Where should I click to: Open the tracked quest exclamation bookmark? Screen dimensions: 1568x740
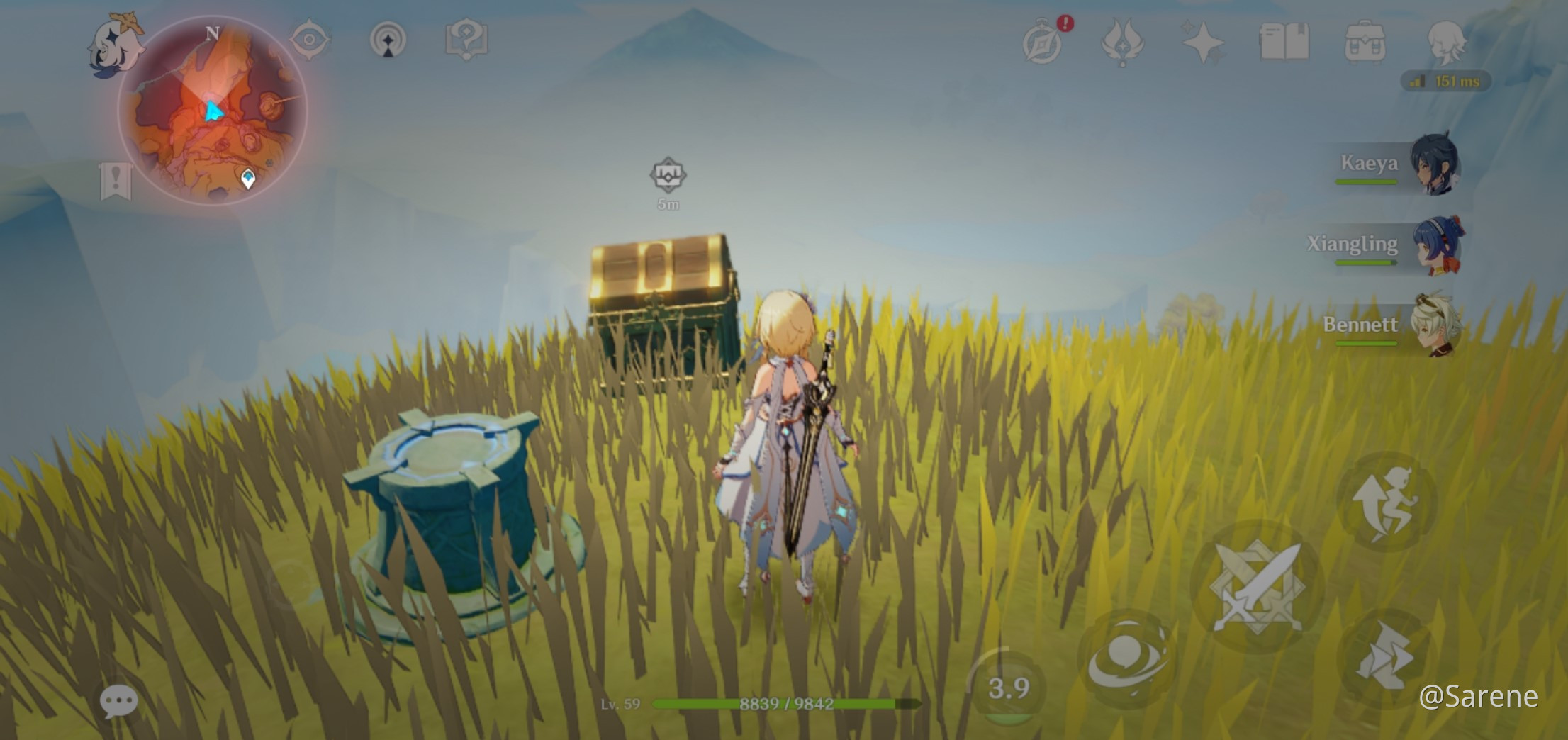(116, 182)
